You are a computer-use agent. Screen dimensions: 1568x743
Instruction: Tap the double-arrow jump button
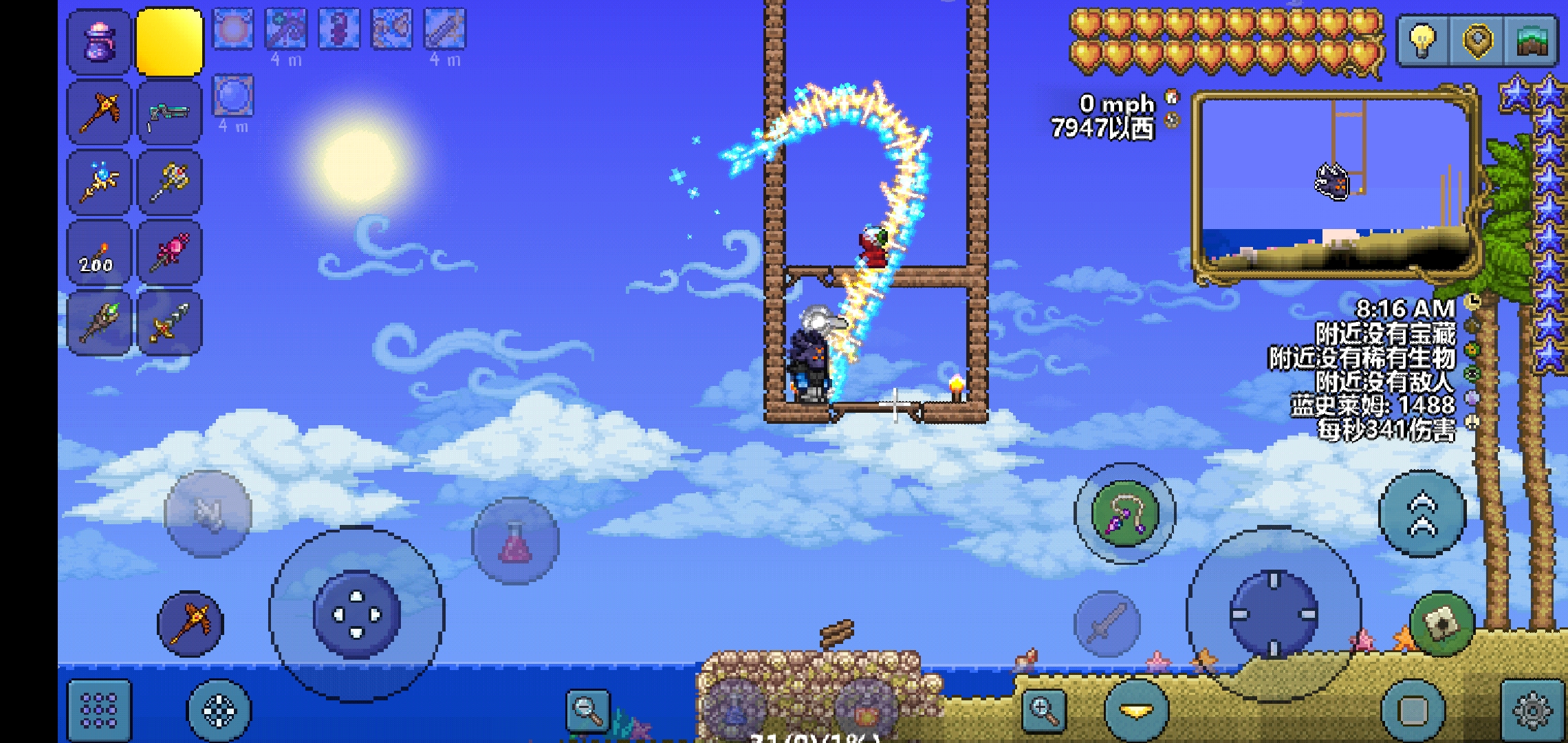(x=1422, y=515)
